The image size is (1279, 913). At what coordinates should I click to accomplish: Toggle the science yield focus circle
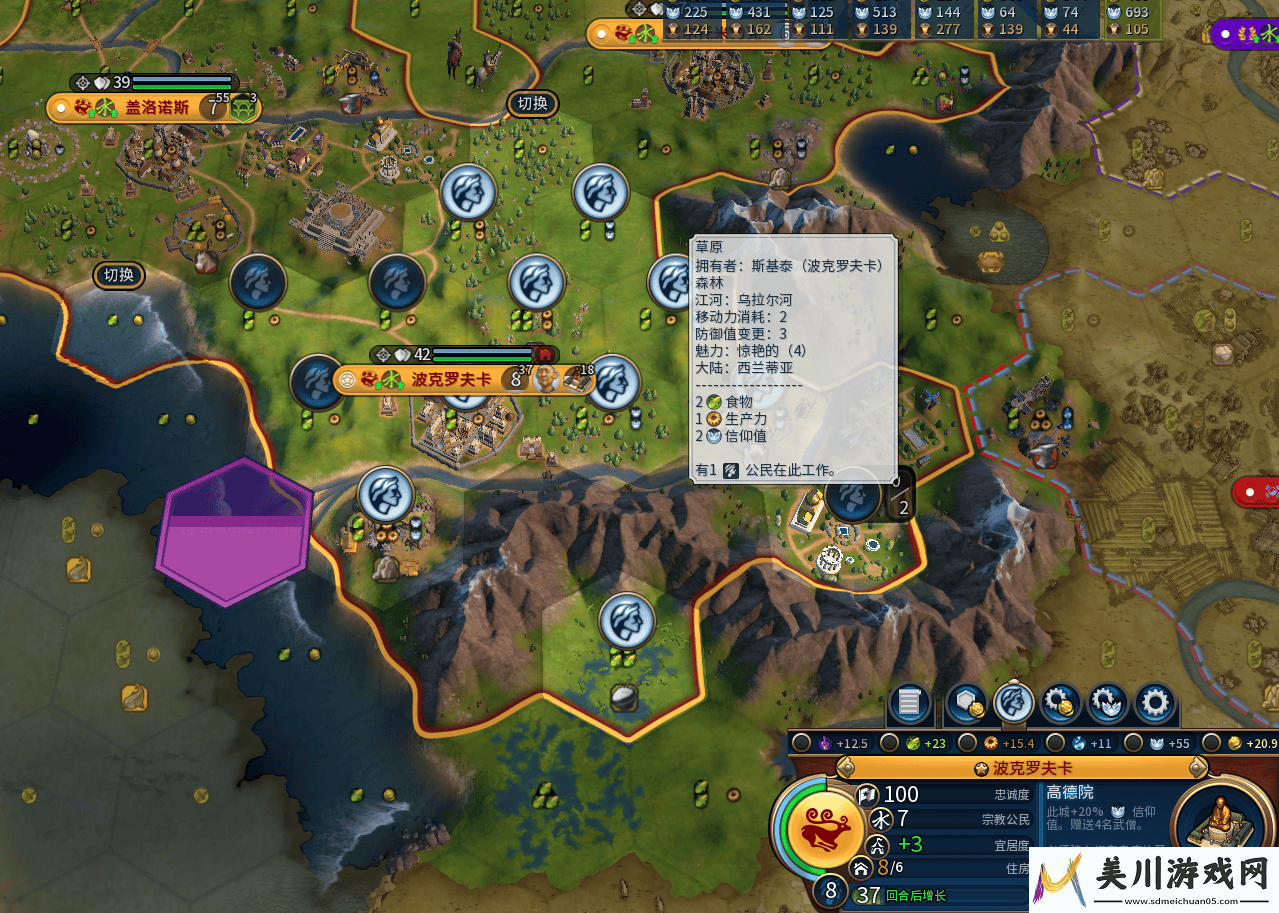(1054, 743)
